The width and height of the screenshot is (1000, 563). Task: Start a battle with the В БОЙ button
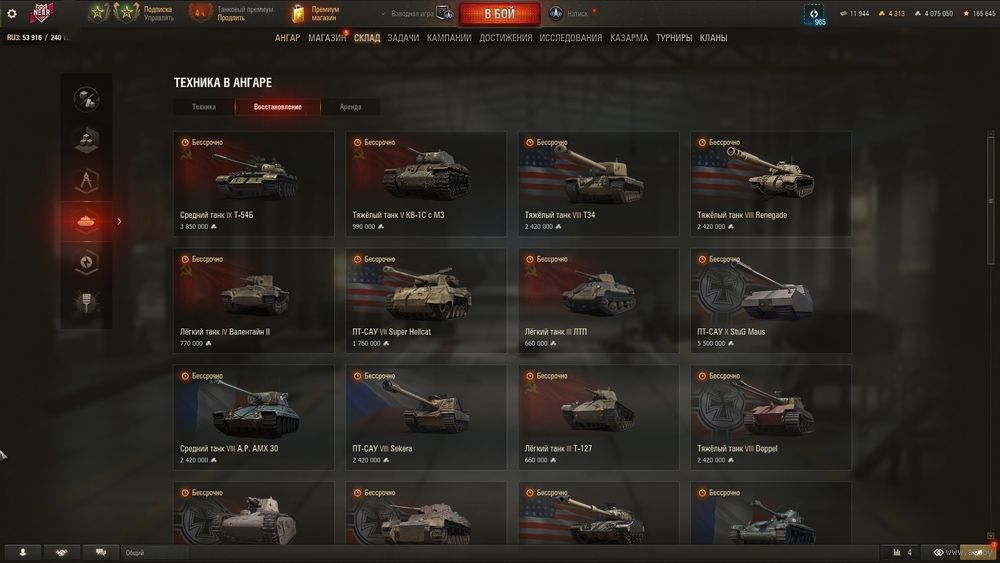[x=500, y=14]
